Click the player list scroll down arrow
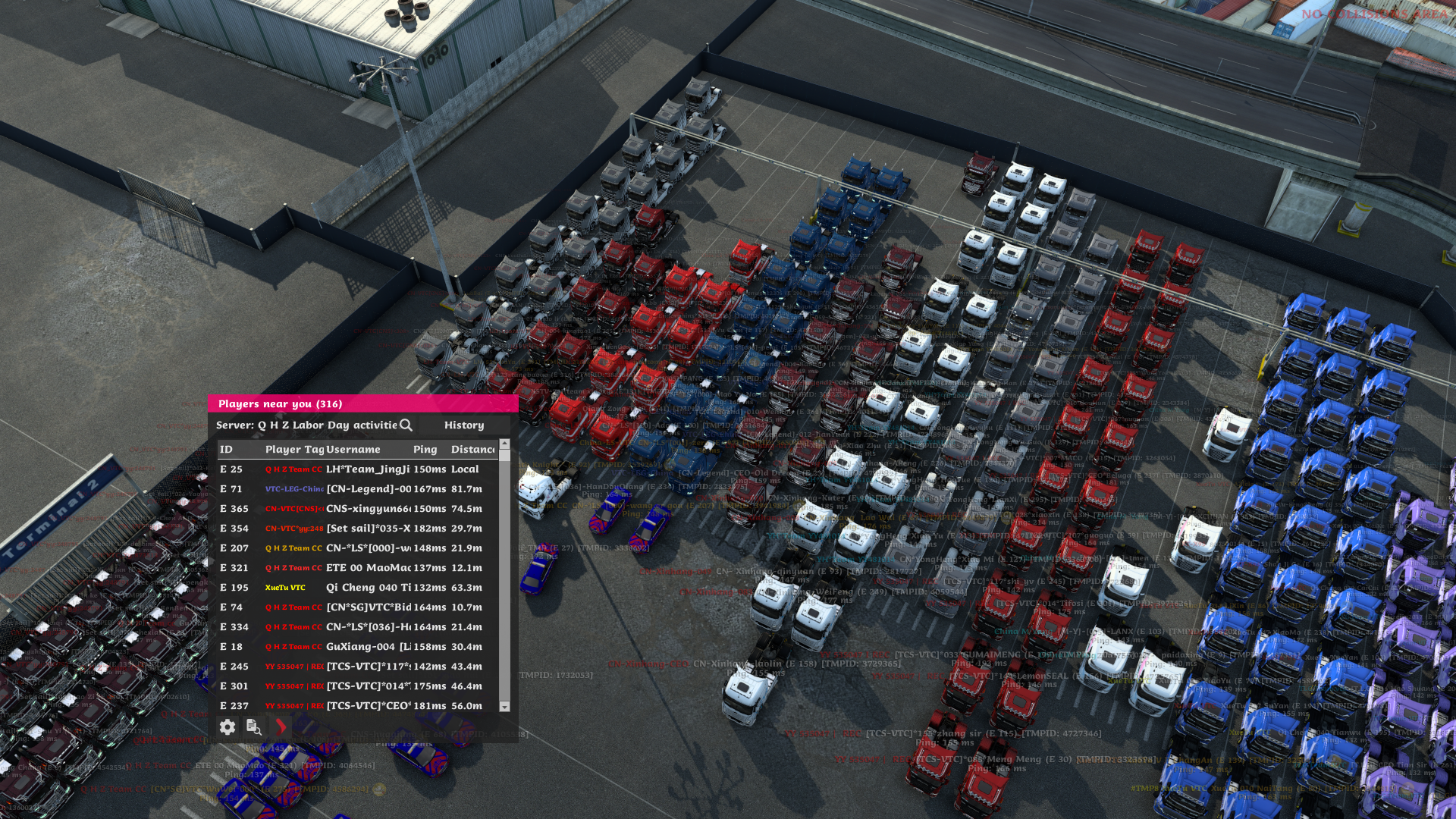The height and width of the screenshot is (819, 1456). [x=504, y=707]
